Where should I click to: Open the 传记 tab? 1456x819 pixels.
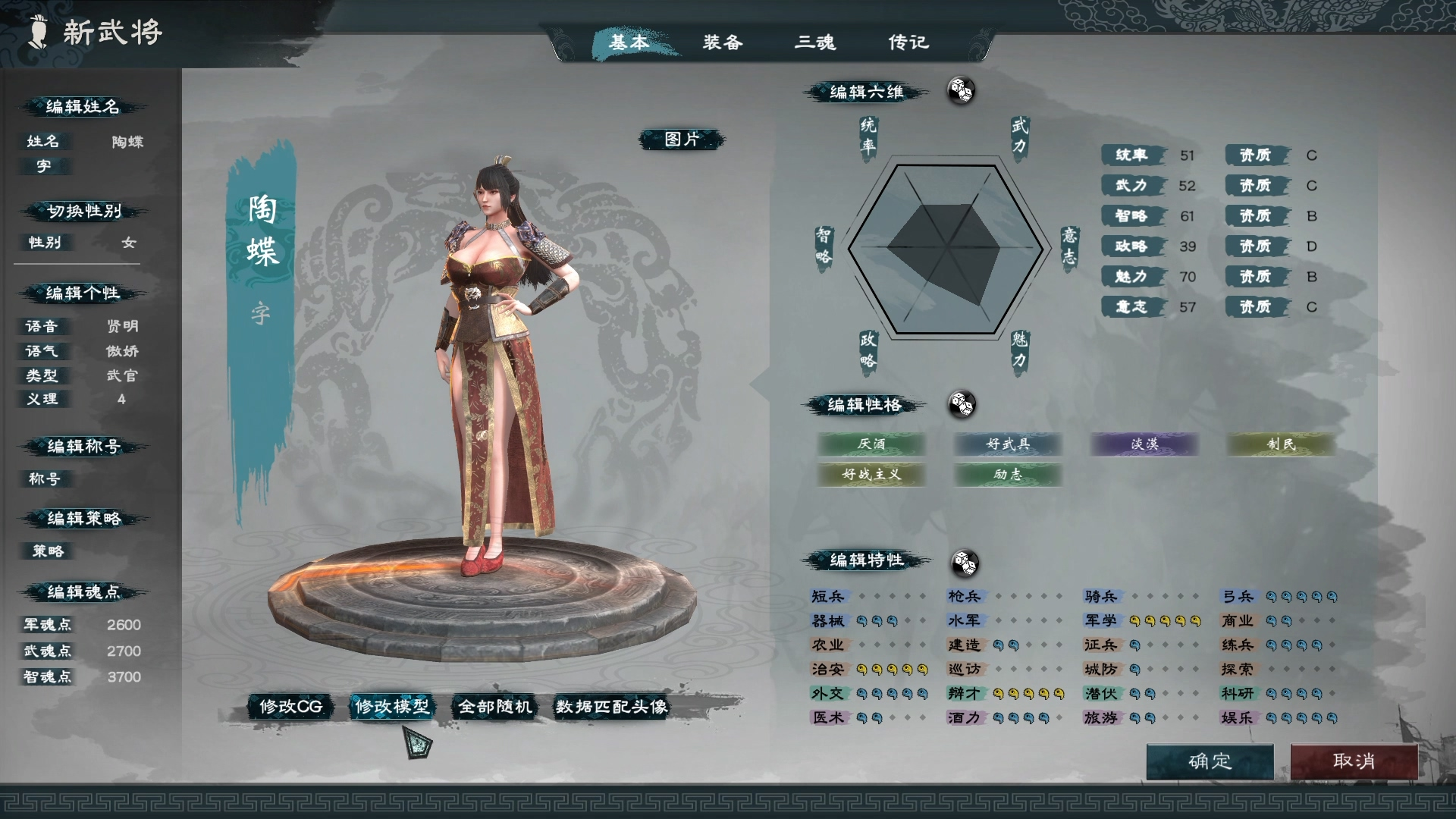coord(907,43)
